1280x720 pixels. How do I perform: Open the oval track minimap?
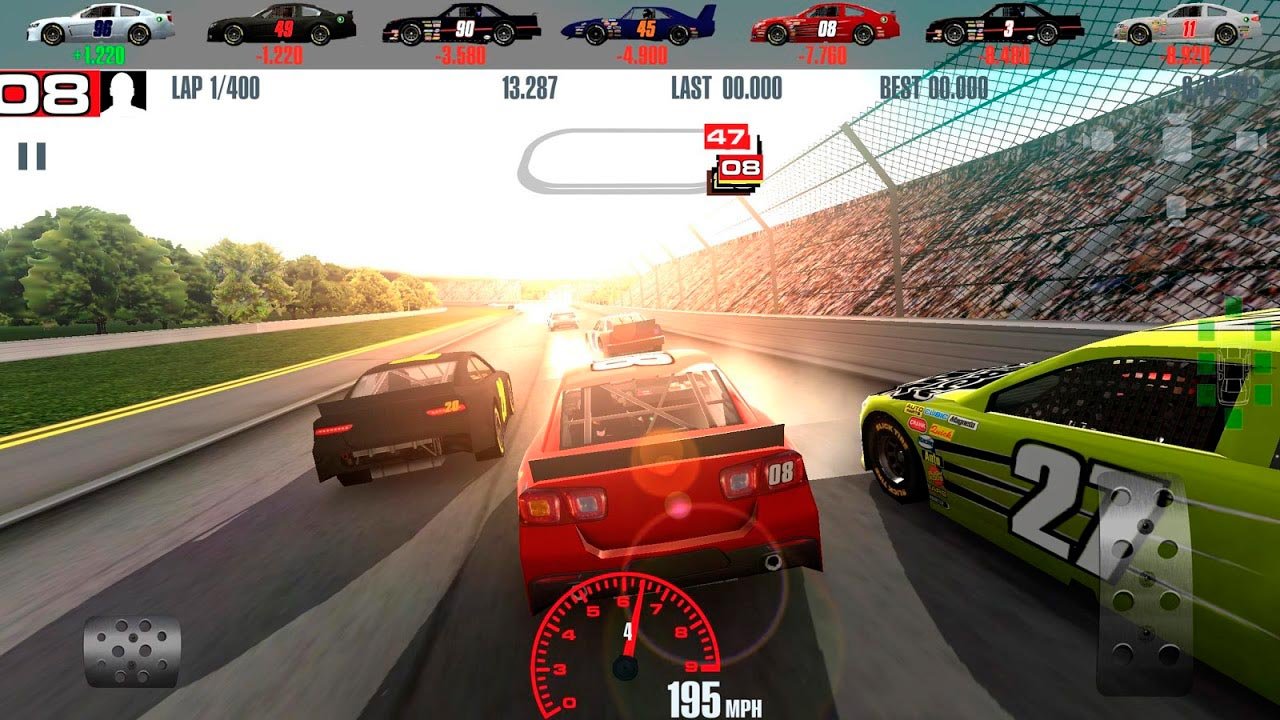click(615, 162)
